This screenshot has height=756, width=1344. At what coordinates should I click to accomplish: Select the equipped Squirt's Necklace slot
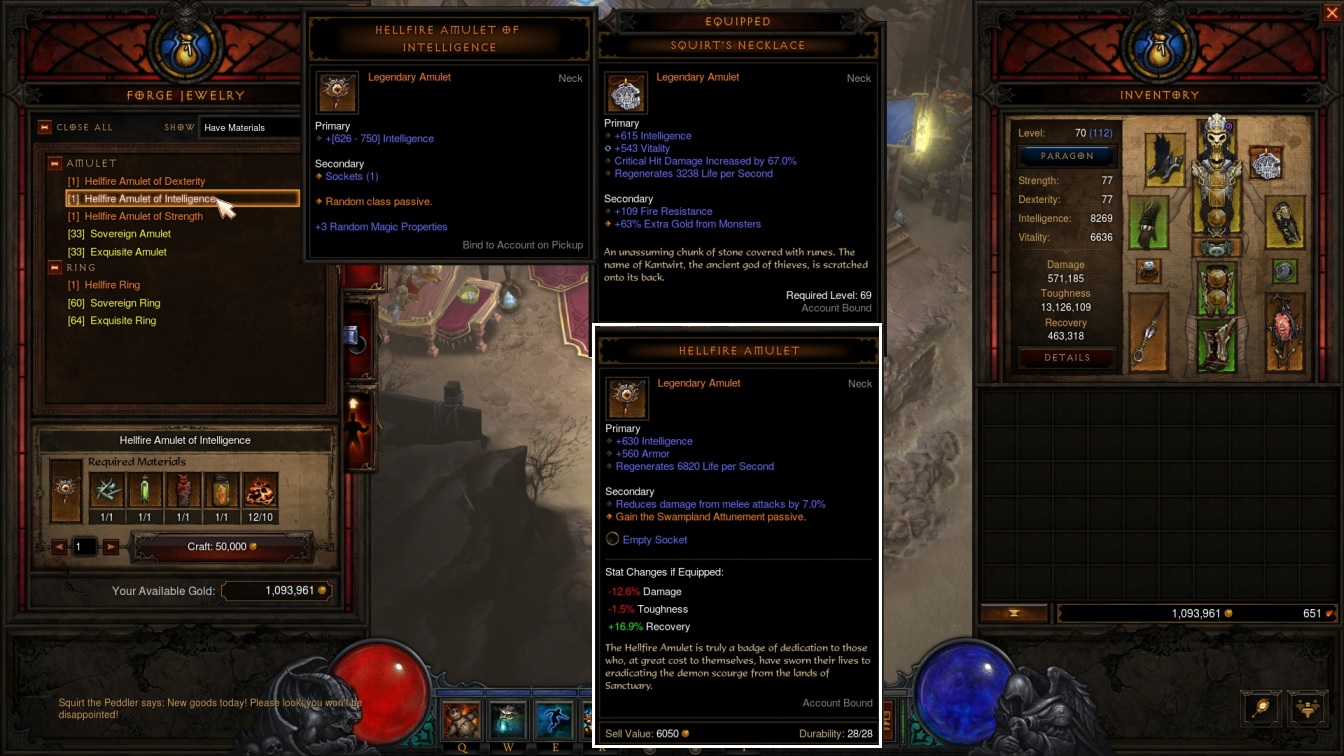pyautogui.click(x=1267, y=164)
